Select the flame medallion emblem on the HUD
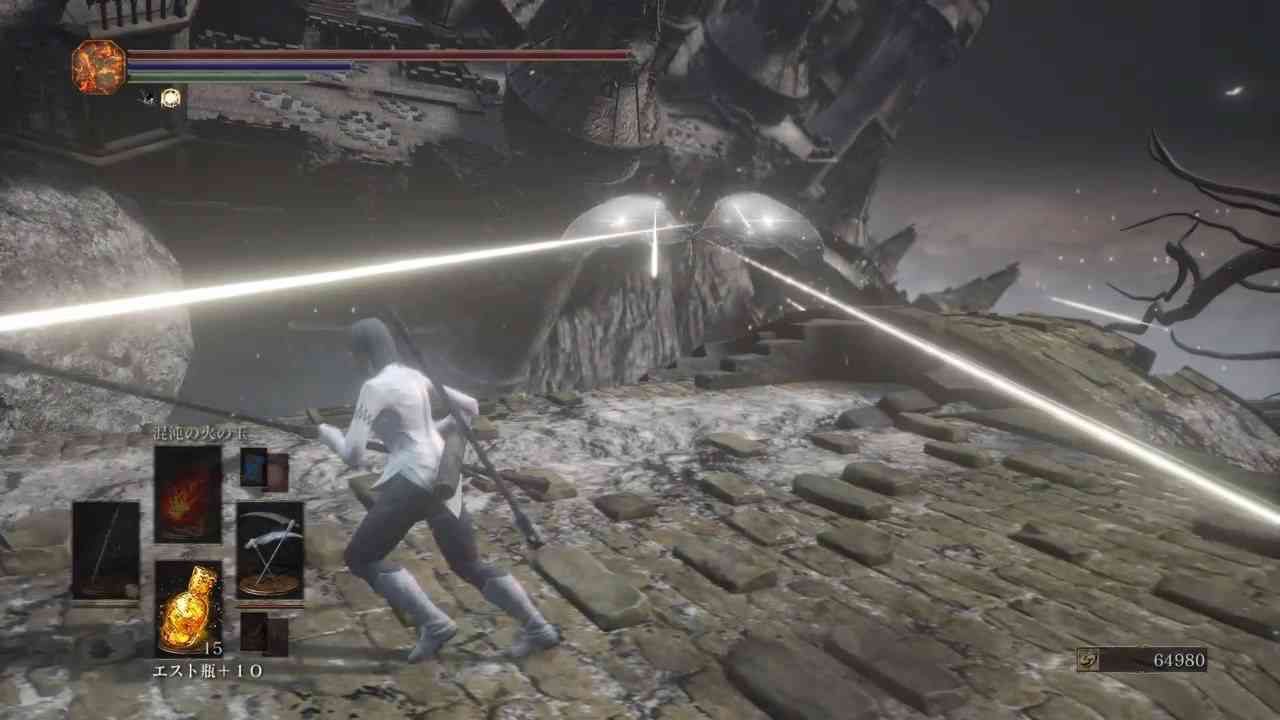1280x720 pixels. (97, 66)
